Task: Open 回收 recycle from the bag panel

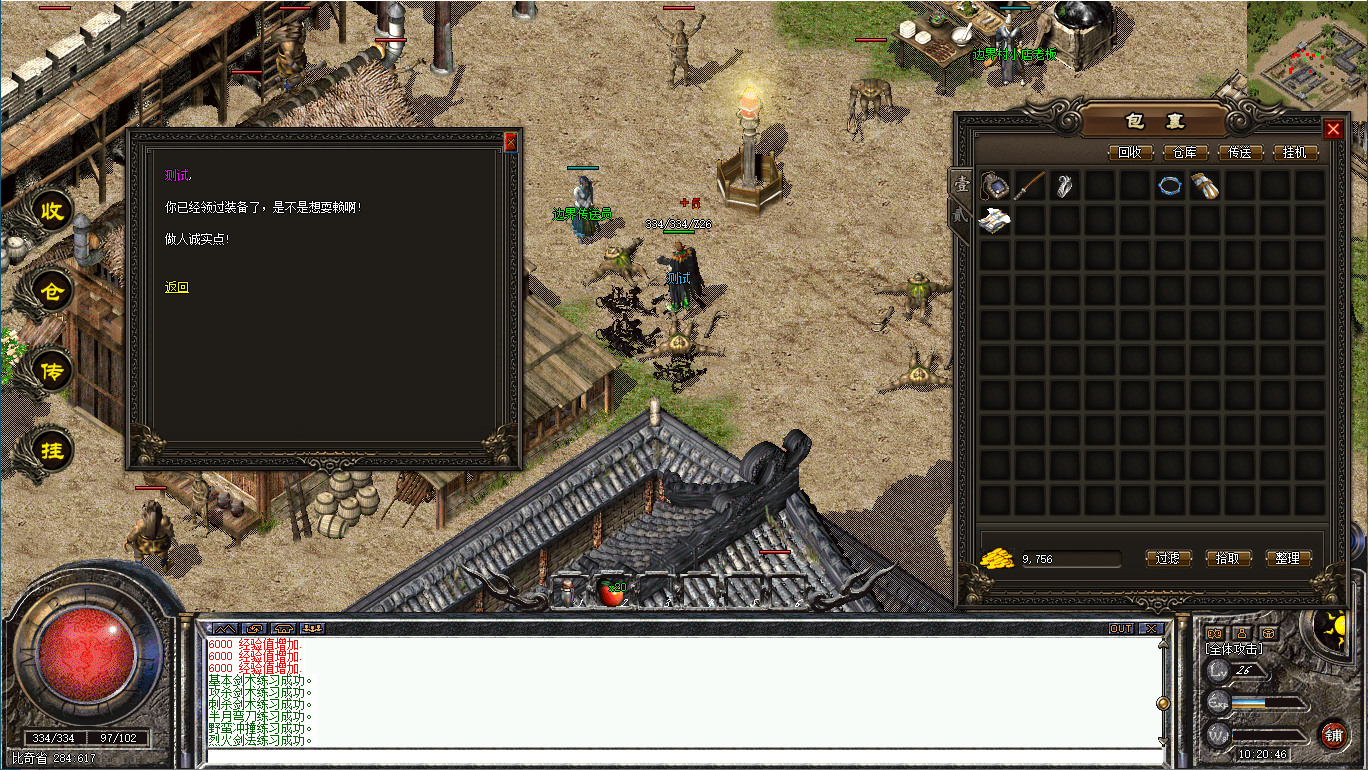Action: click(1130, 153)
